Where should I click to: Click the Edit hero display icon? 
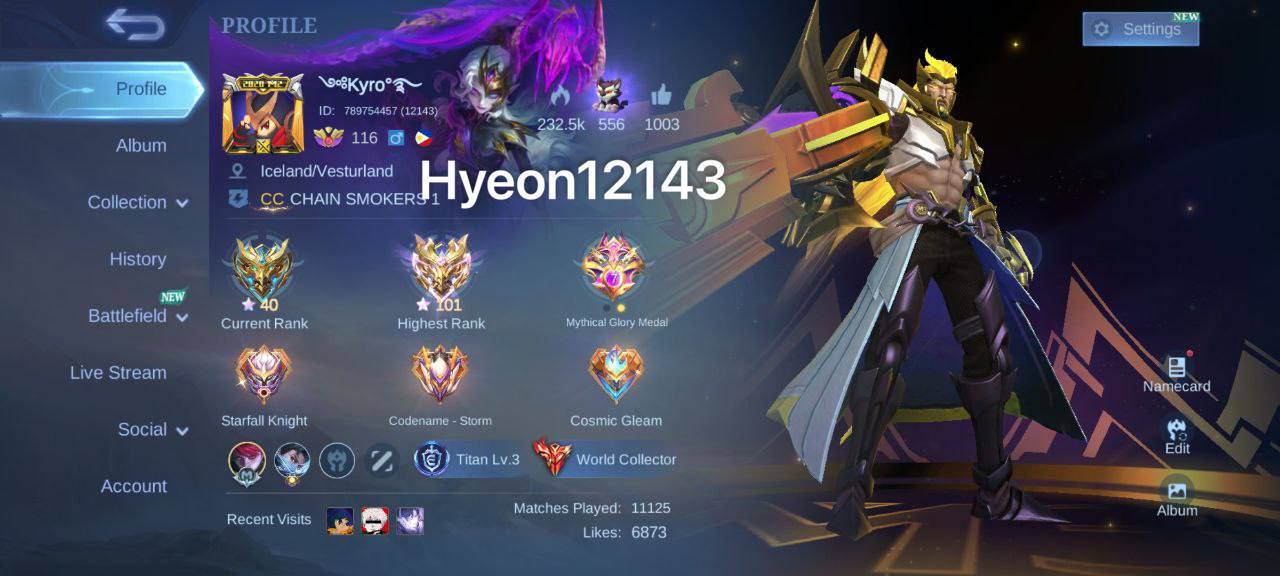tap(1177, 434)
